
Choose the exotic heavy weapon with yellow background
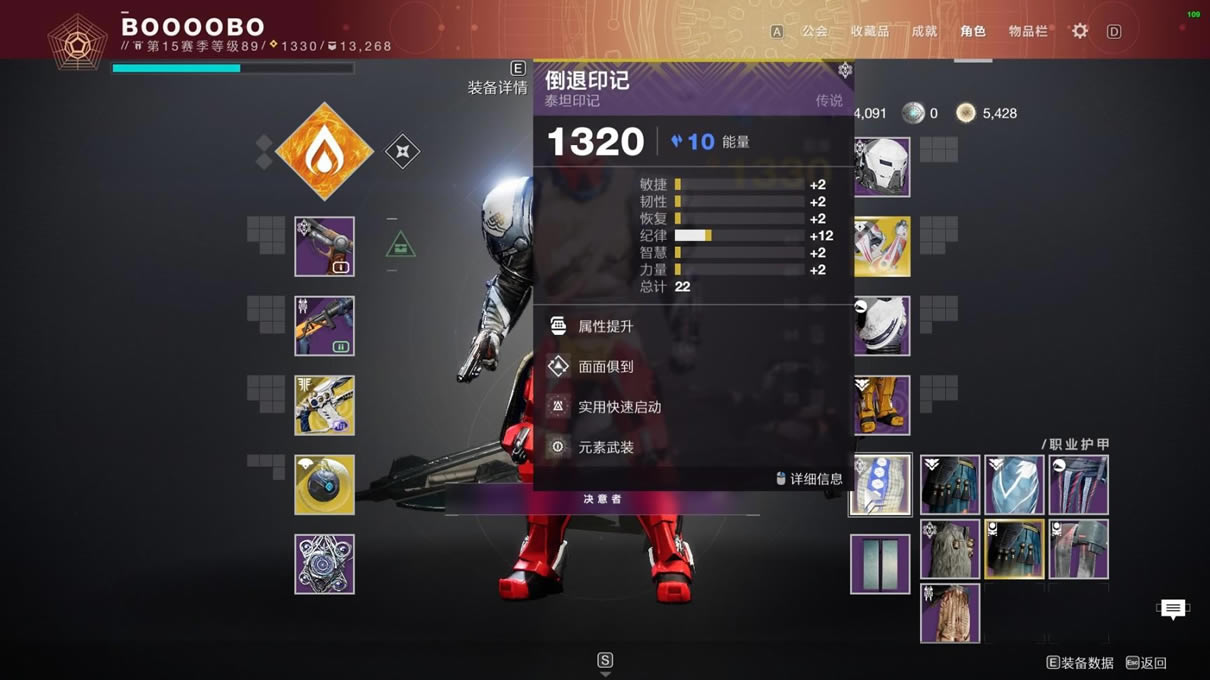[324, 405]
